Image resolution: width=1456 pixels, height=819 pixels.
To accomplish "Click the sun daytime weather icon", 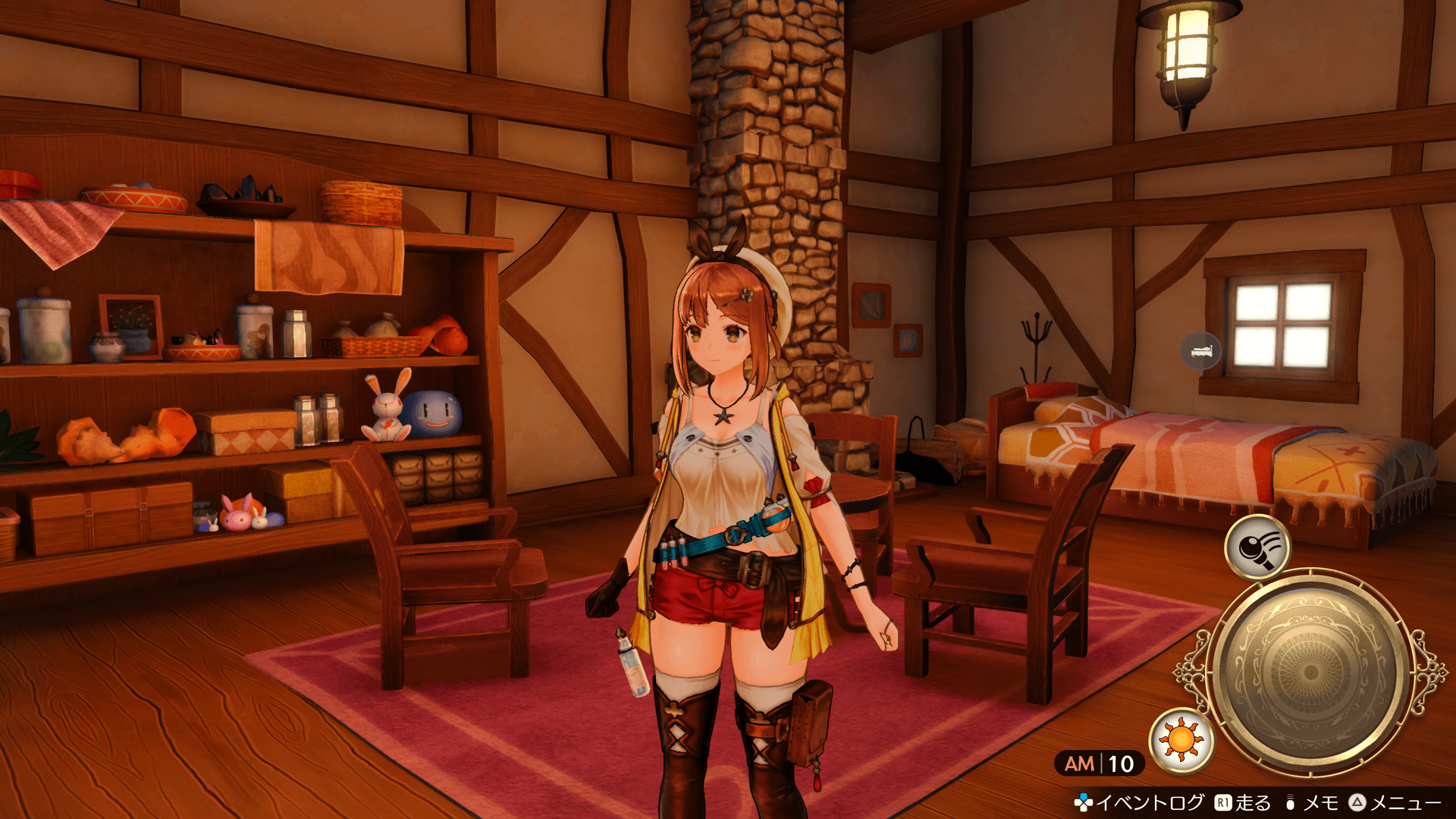I will click(1181, 739).
